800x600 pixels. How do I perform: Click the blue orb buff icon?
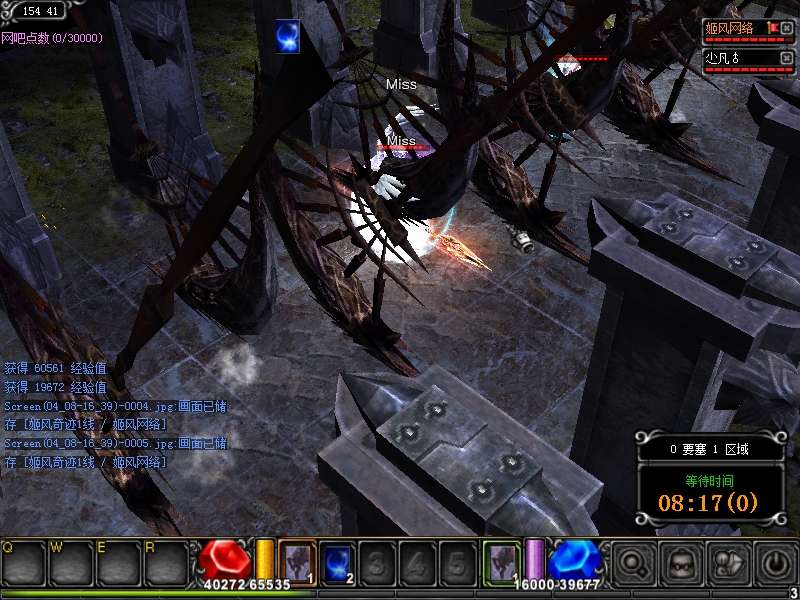click(x=289, y=35)
